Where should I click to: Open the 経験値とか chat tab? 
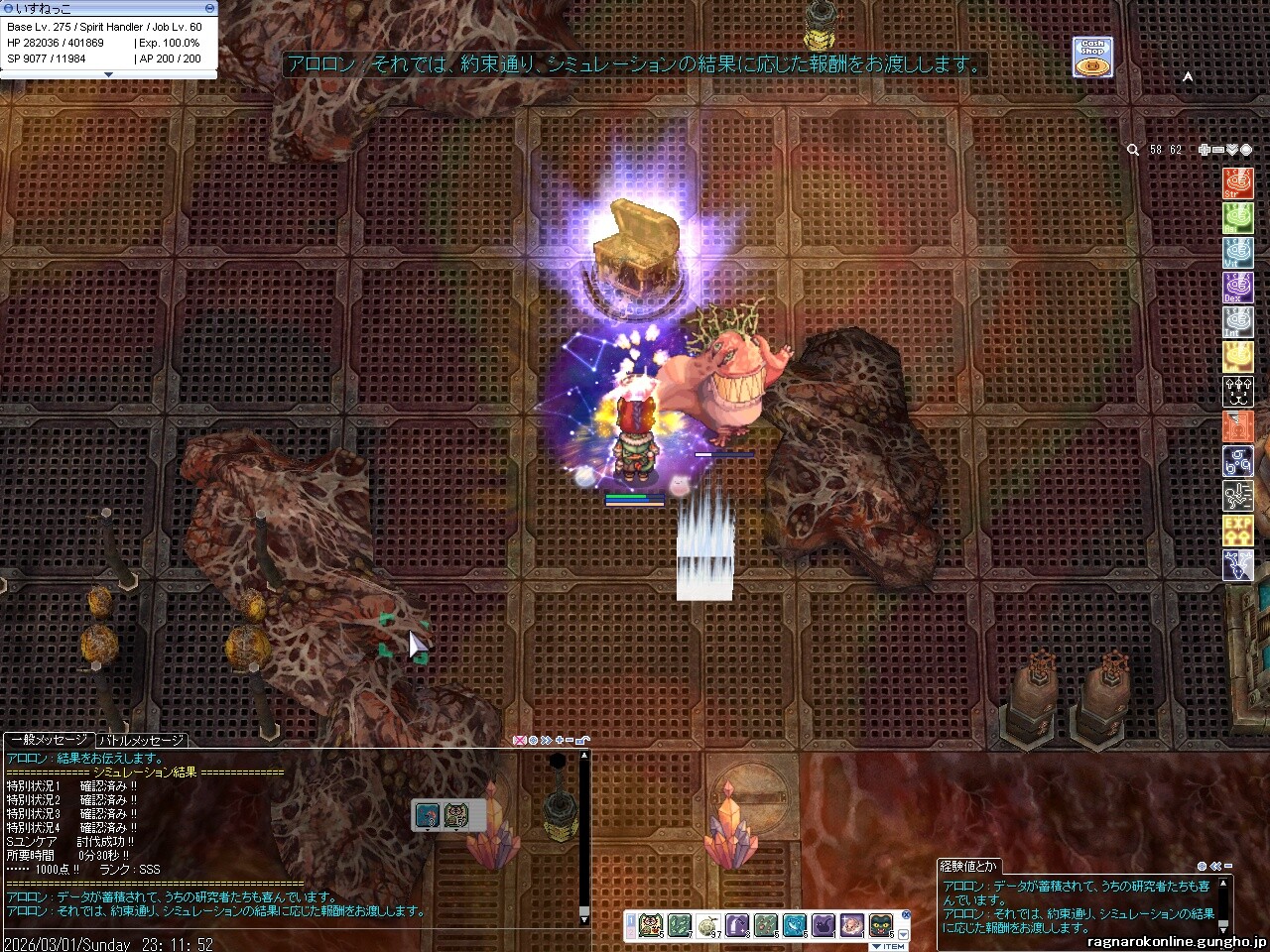point(970,866)
